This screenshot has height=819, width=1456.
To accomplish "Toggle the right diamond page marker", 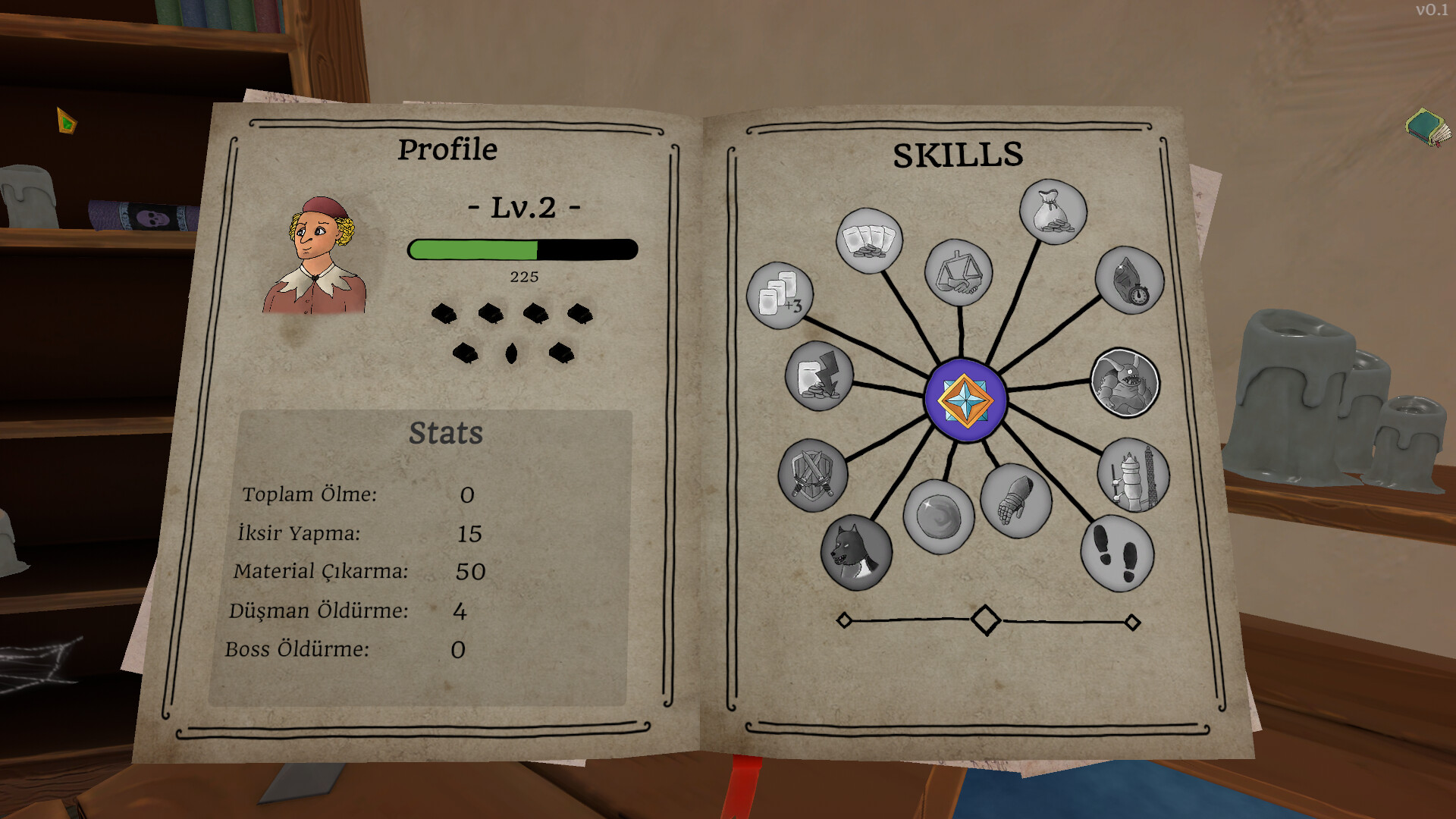I will click(1134, 621).
